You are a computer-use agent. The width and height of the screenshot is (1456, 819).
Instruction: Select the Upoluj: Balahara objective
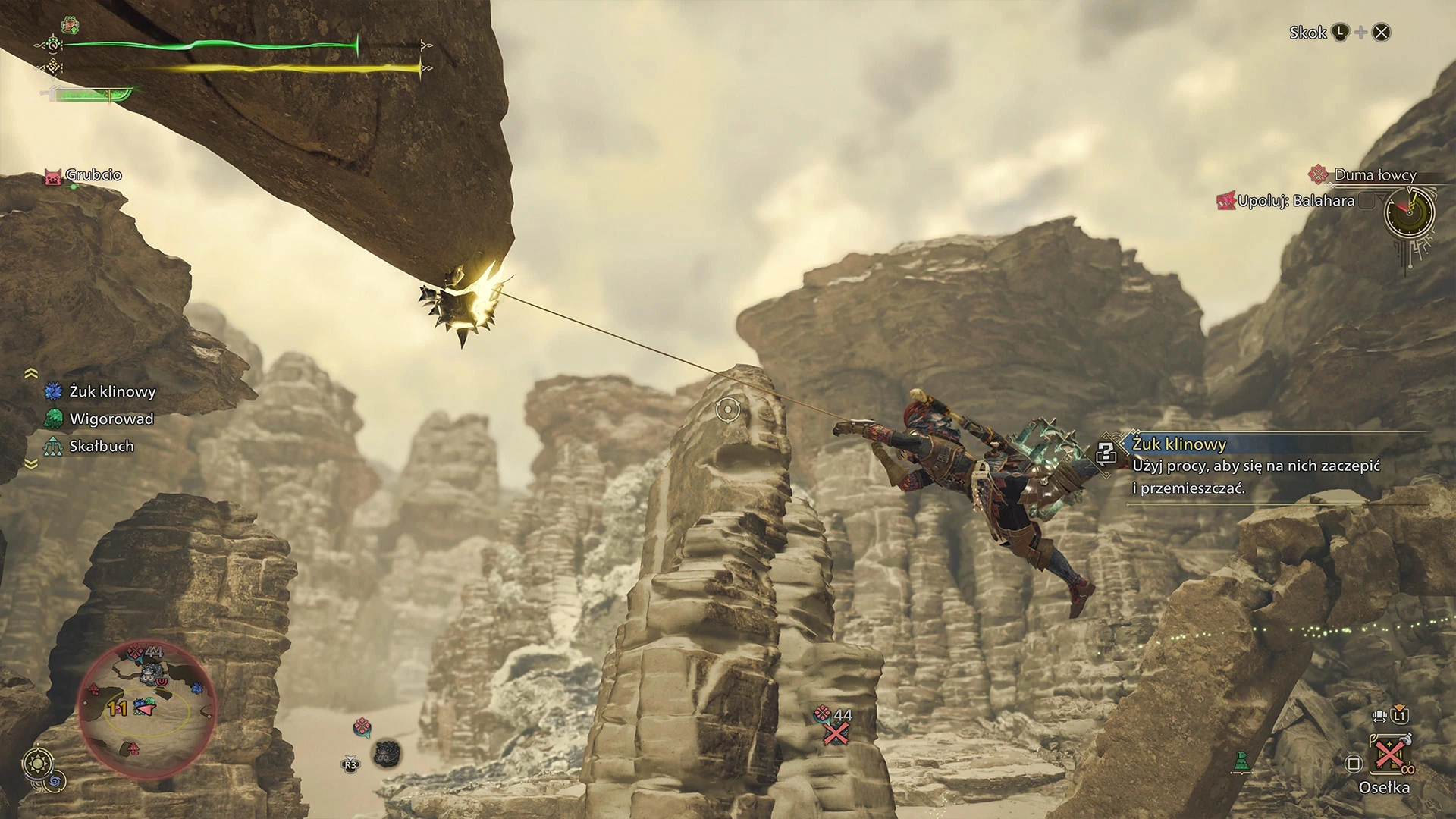[1295, 201]
